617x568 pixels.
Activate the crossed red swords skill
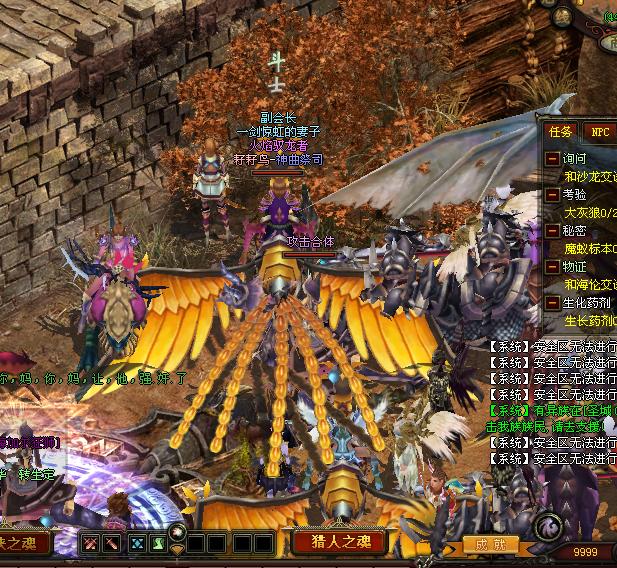(x=93, y=543)
